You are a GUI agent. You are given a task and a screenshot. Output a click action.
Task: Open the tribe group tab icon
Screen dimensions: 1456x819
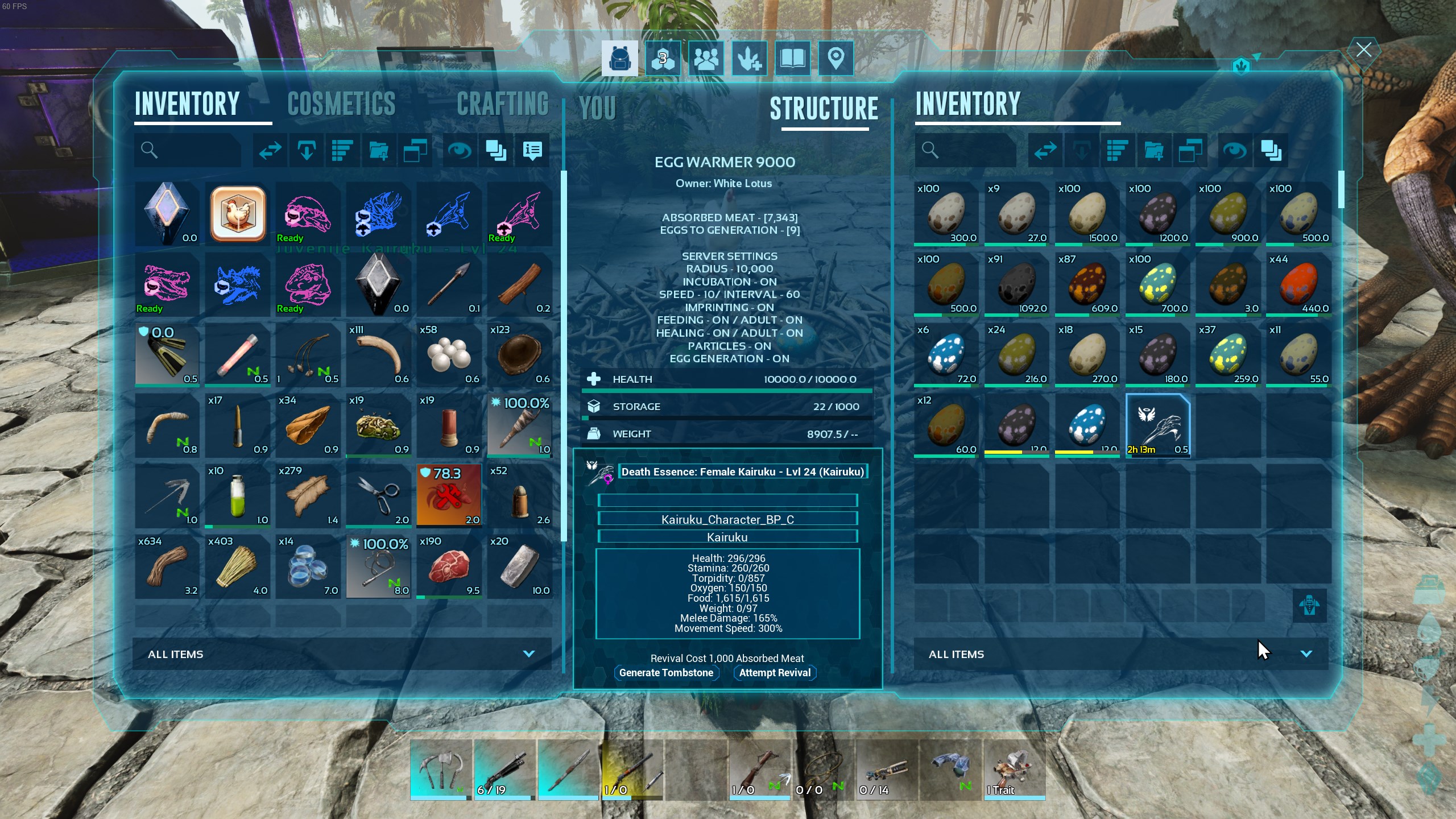click(x=706, y=58)
